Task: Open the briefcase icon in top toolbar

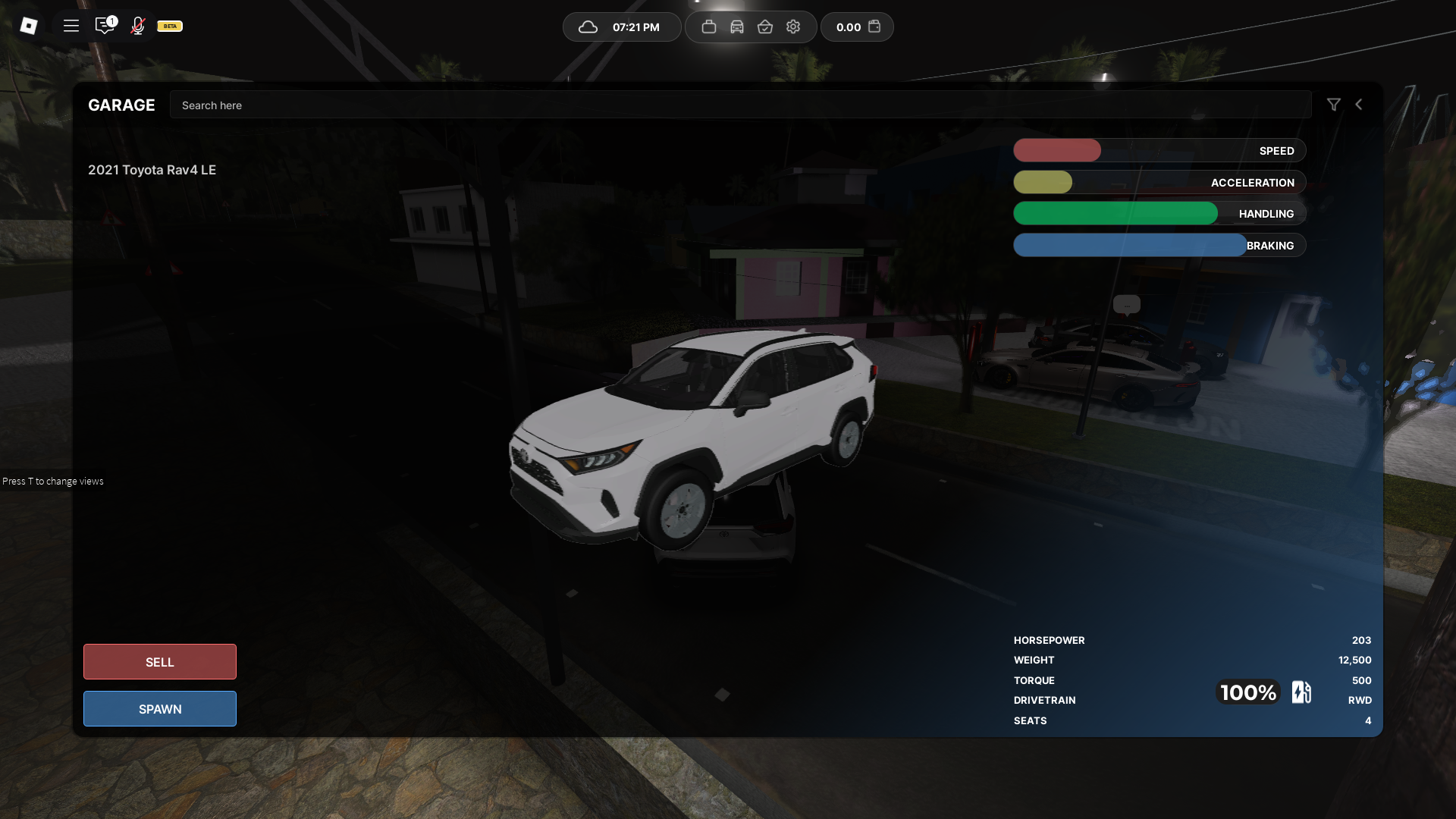Action: (x=709, y=27)
